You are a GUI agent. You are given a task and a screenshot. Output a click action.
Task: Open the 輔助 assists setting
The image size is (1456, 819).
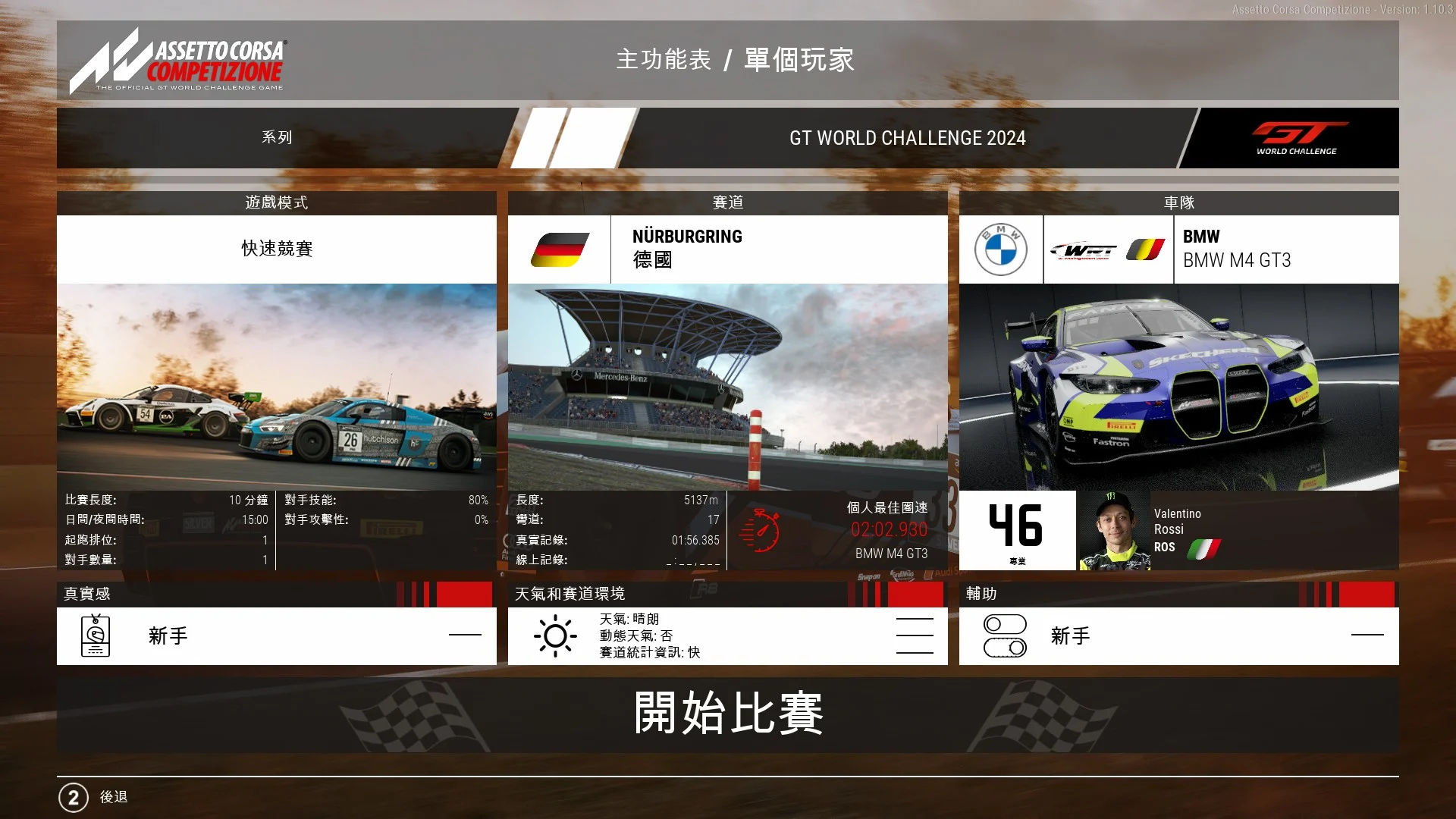coord(1178,635)
